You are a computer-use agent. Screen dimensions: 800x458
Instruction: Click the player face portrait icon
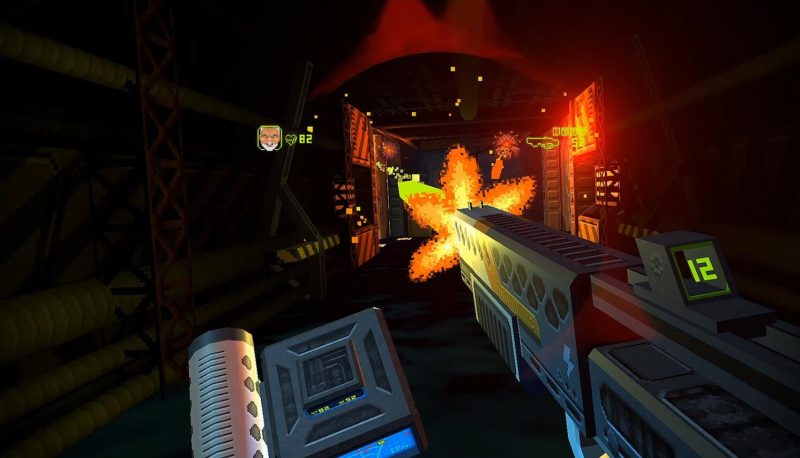[268, 137]
